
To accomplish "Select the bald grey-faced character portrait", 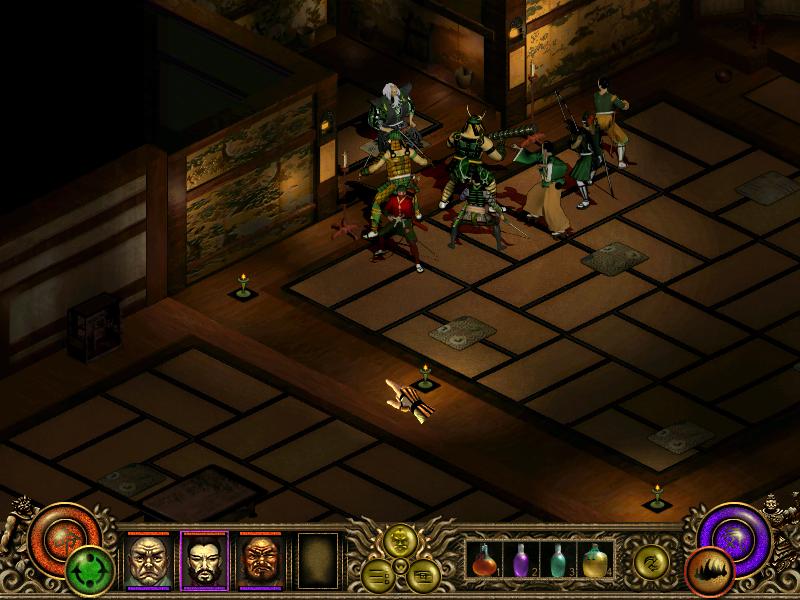I will click(x=148, y=561).
